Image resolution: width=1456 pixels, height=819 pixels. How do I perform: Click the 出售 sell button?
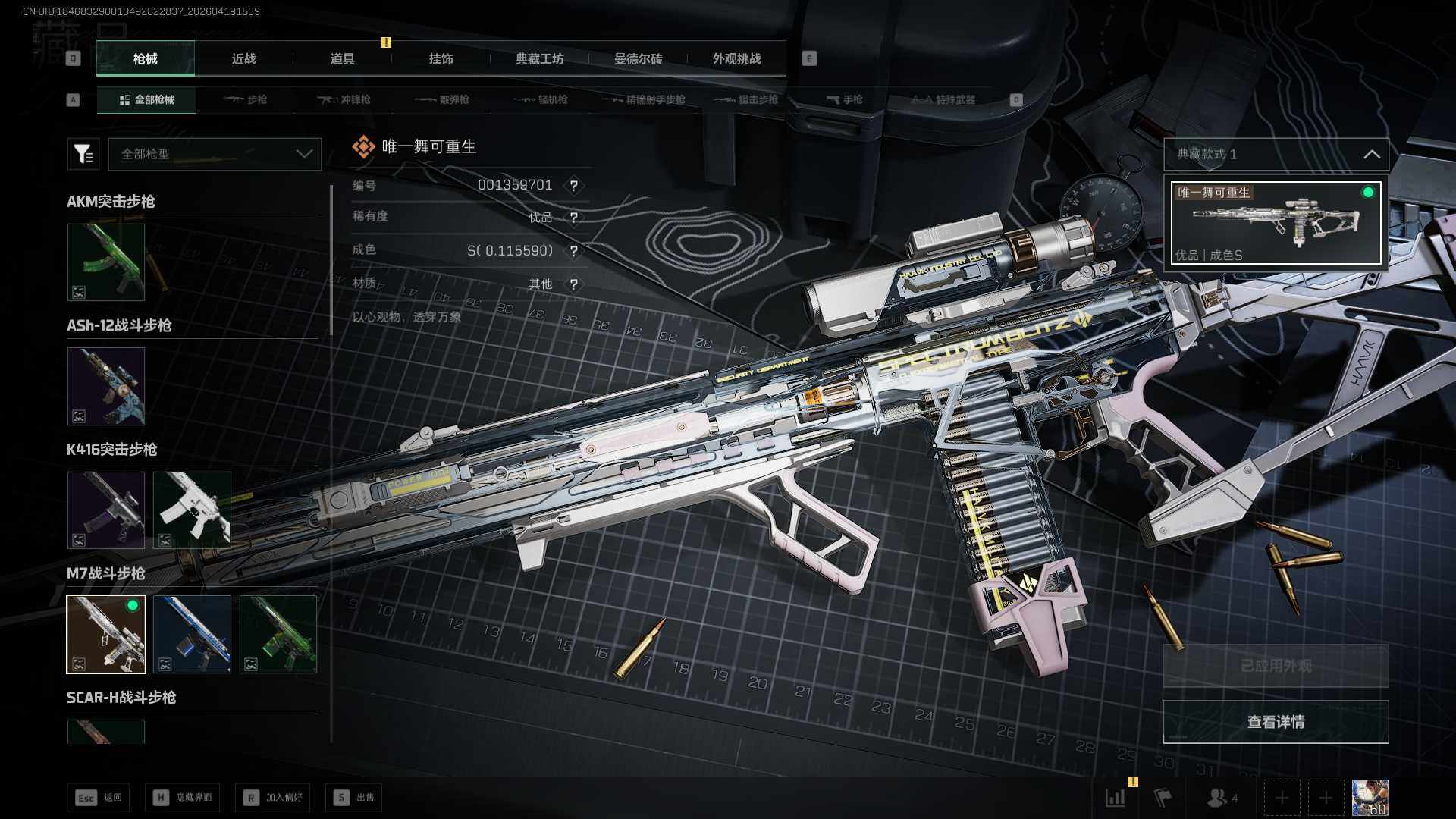click(x=354, y=797)
